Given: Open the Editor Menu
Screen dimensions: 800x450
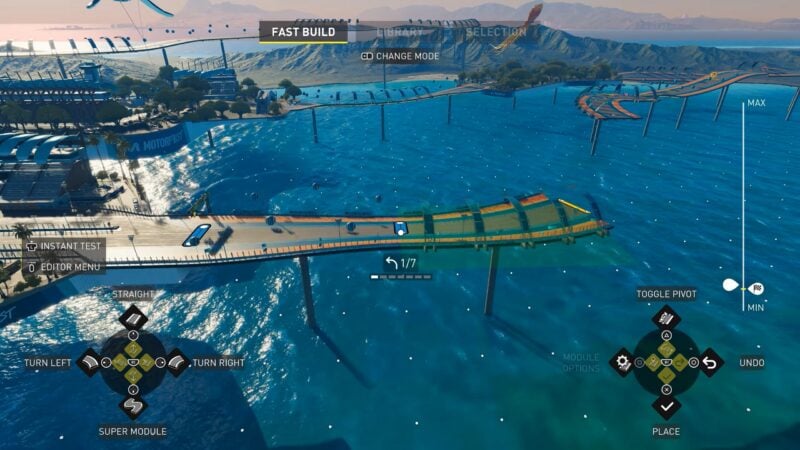Looking at the screenshot, I should click(66, 267).
